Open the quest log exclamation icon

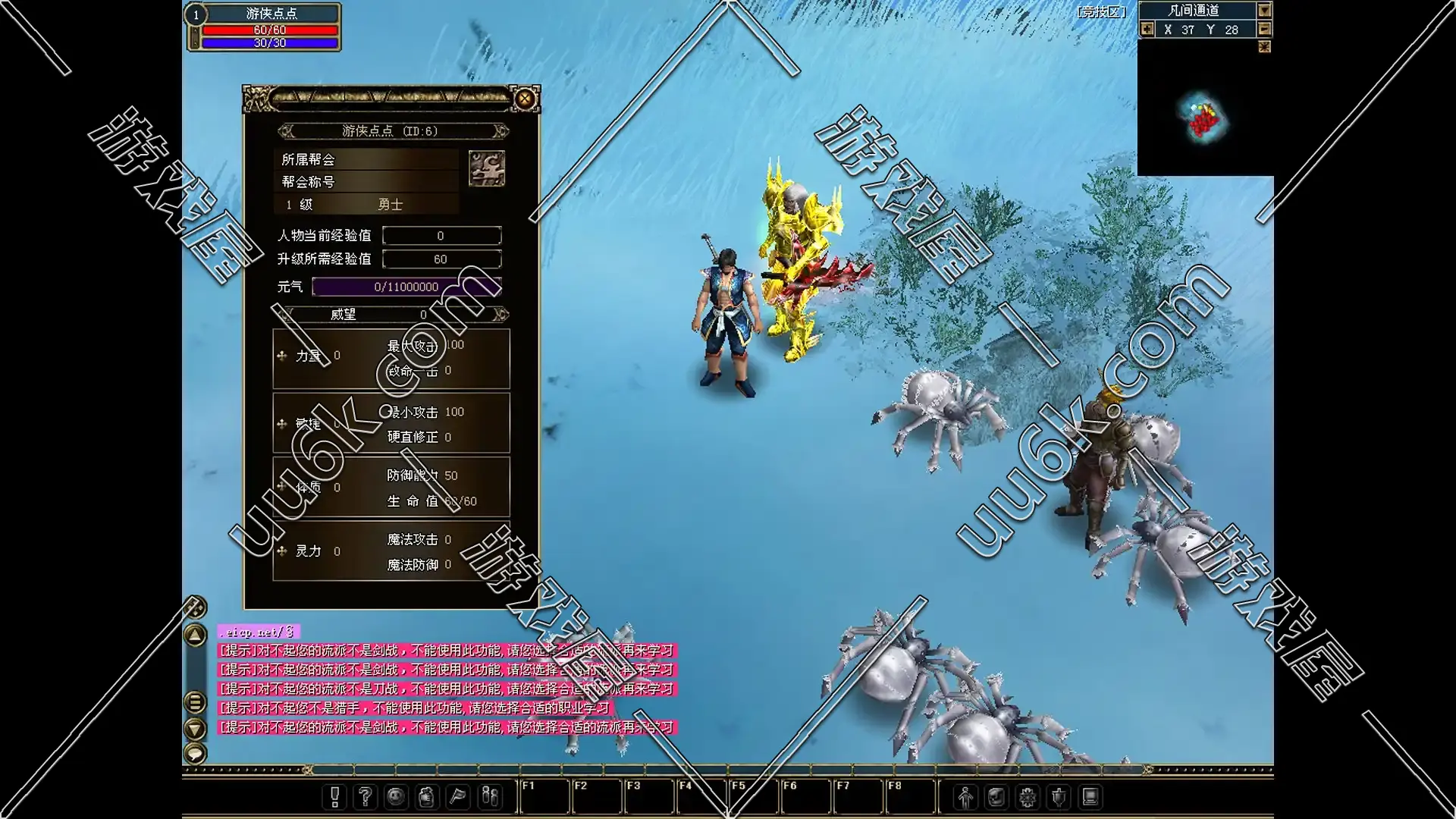click(x=334, y=796)
